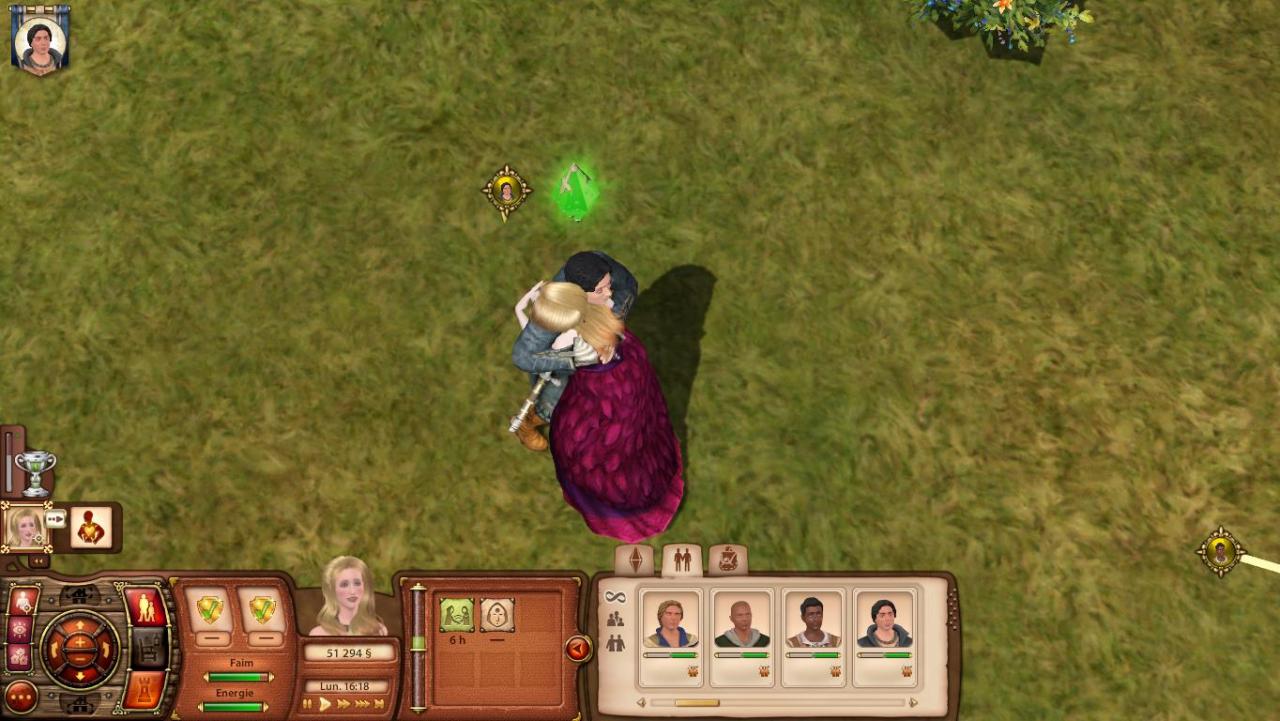Set the game to double fast-forward speed
This screenshot has height=721, width=1280.
pos(343,704)
